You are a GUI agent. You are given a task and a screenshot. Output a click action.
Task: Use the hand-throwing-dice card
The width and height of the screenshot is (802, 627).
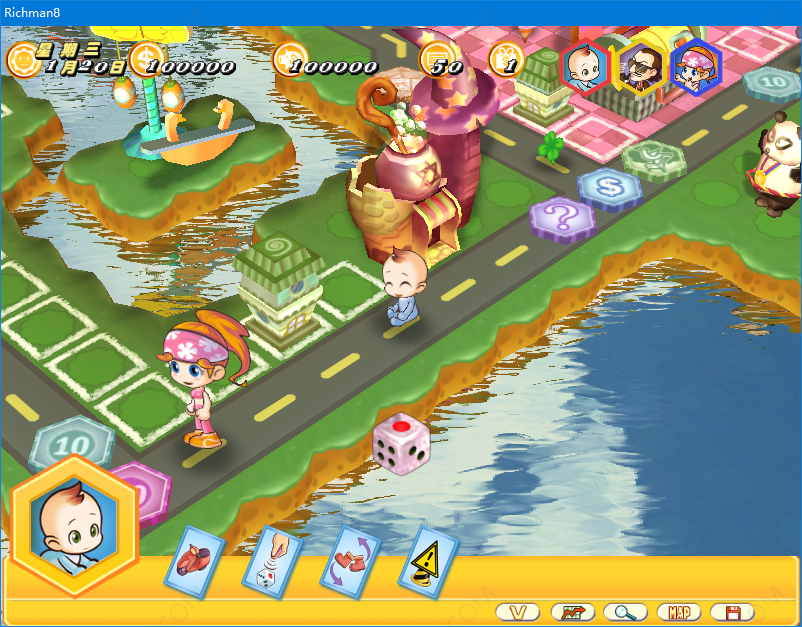pos(273,562)
